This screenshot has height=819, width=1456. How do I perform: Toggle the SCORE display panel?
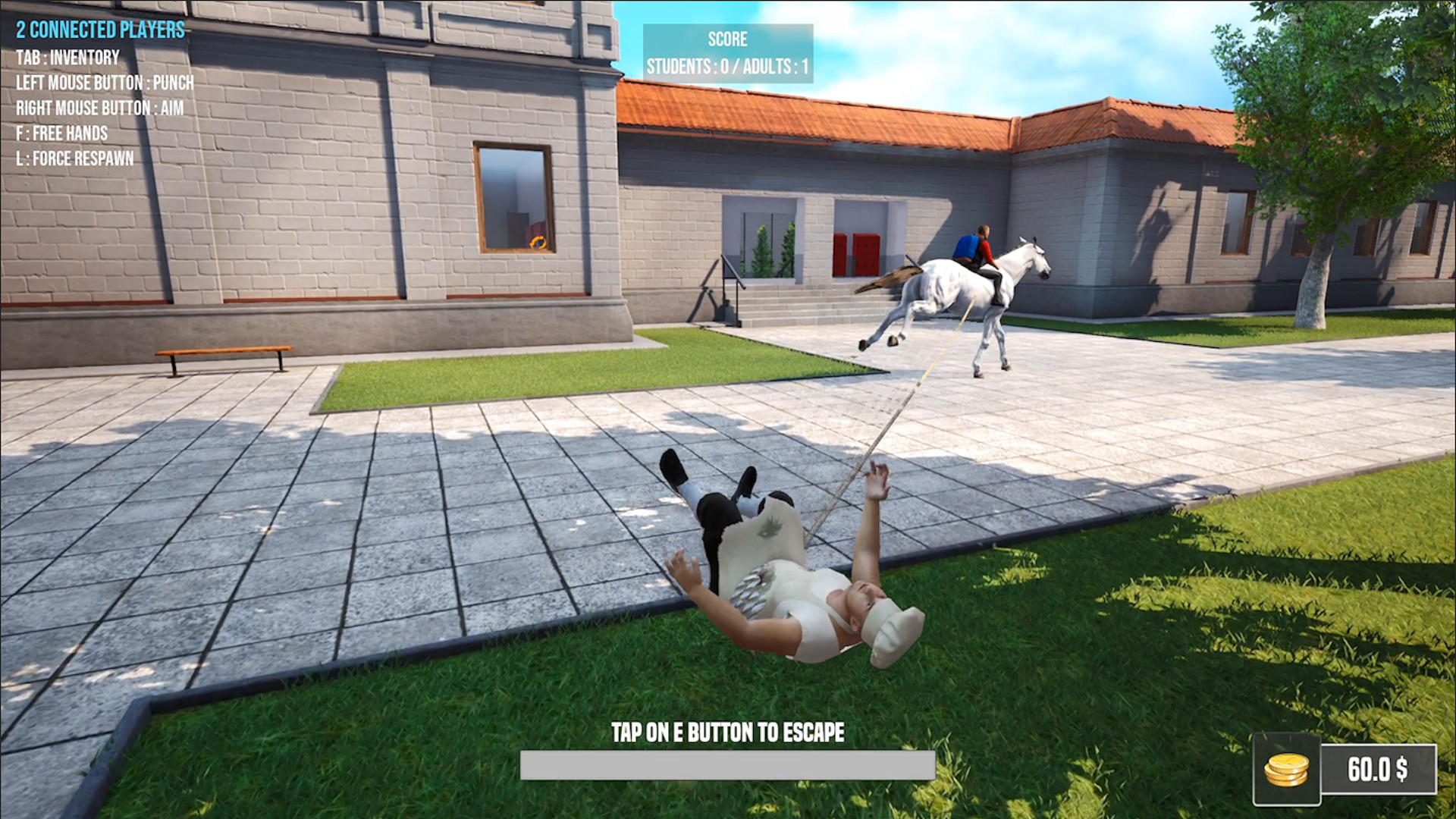tap(727, 52)
